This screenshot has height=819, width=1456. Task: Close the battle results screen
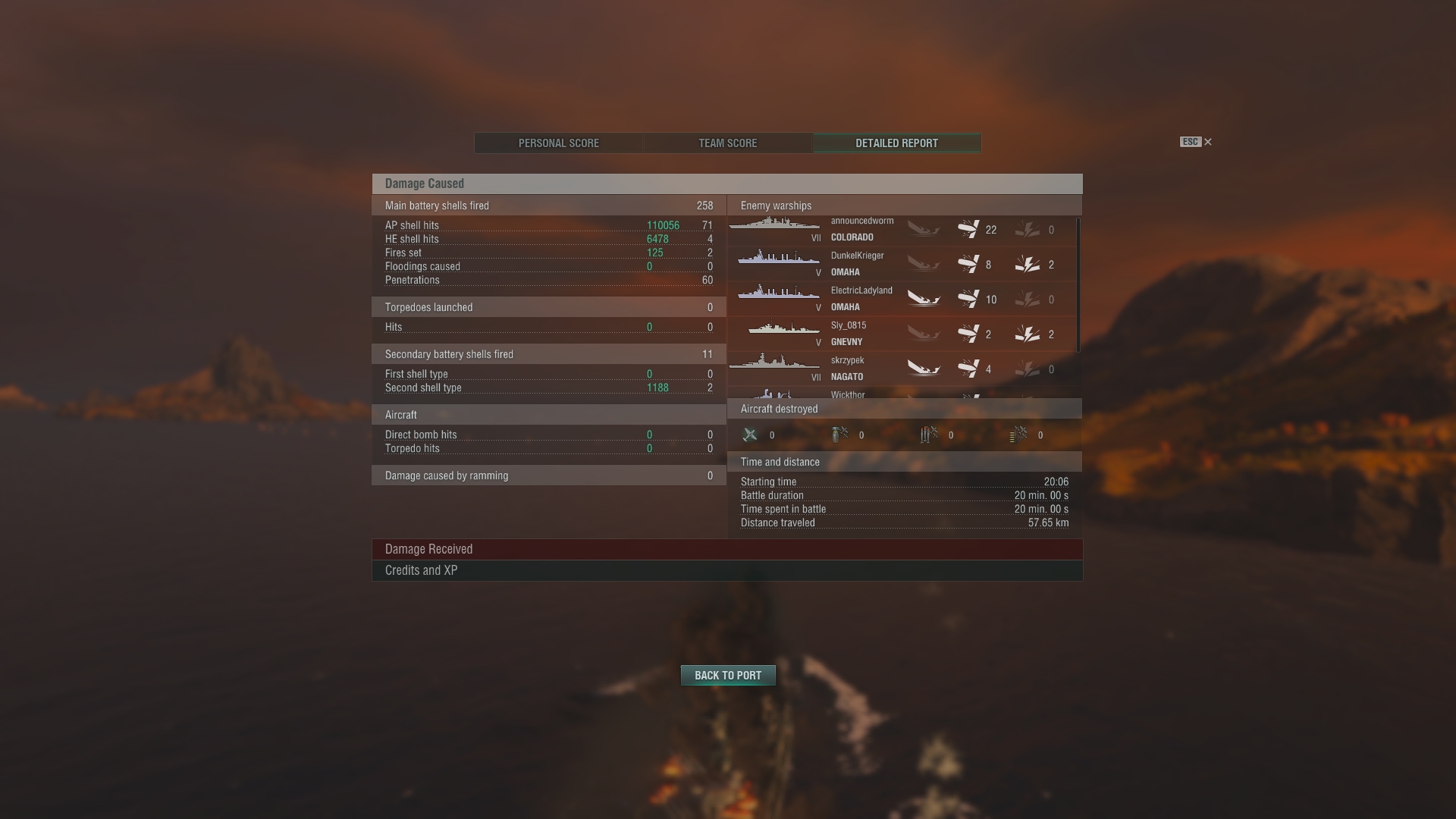point(1208,142)
